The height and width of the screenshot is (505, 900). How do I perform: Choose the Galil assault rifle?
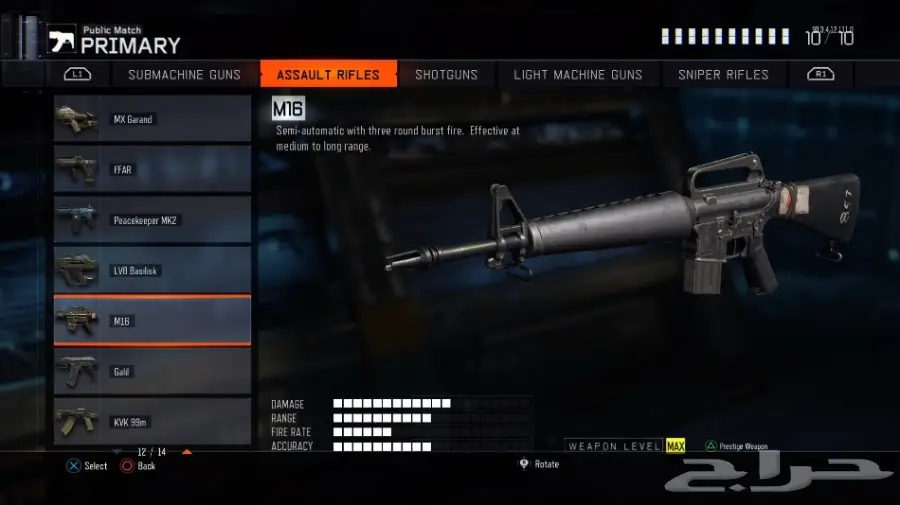[x=152, y=372]
